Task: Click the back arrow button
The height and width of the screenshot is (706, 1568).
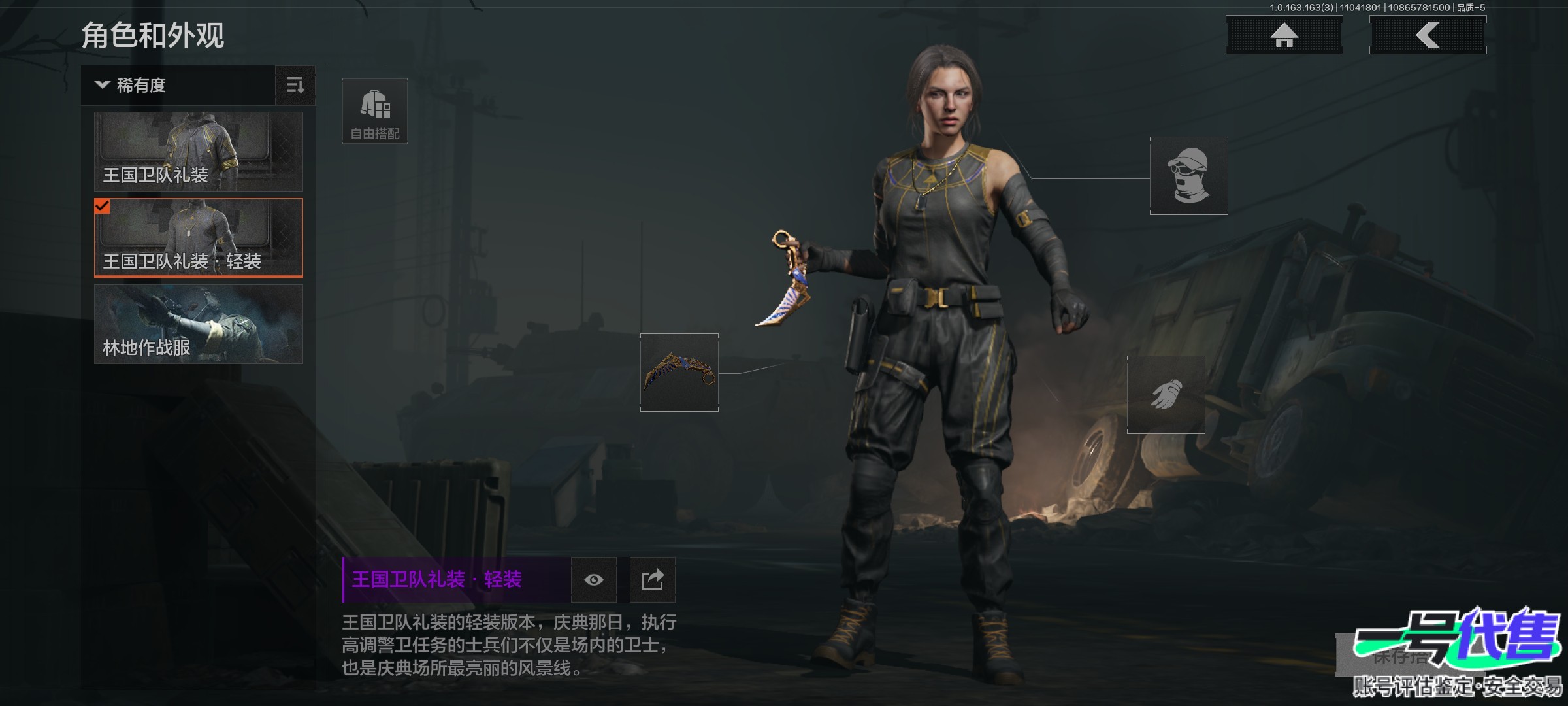Action: point(1428,35)
